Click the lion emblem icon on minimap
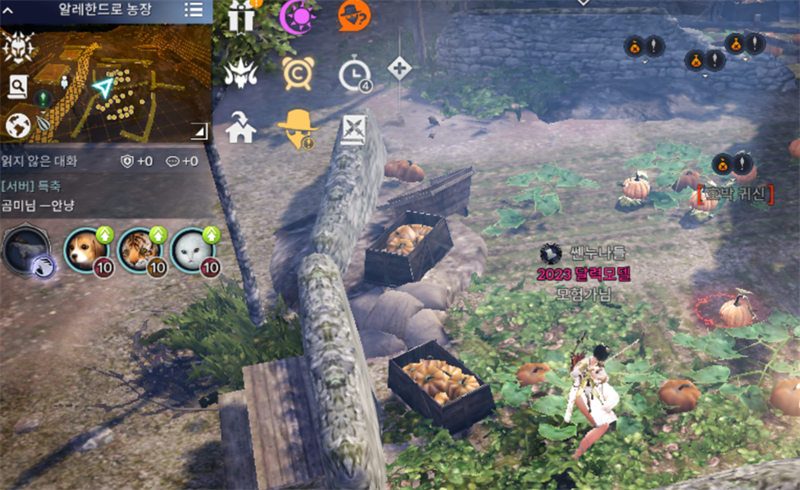Viewport: 800px width, 490px height. point(17,46)
